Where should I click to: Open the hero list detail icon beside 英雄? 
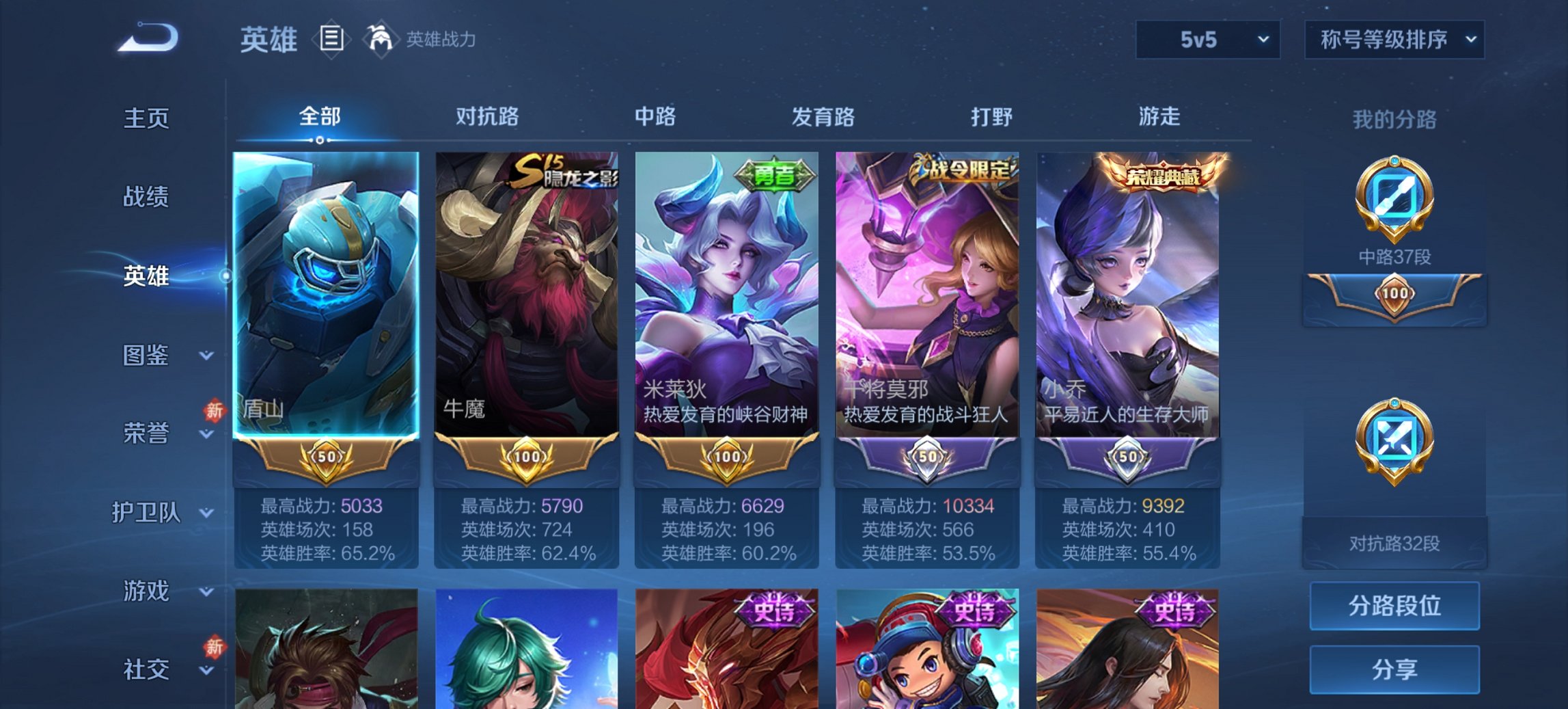(331, 40)
